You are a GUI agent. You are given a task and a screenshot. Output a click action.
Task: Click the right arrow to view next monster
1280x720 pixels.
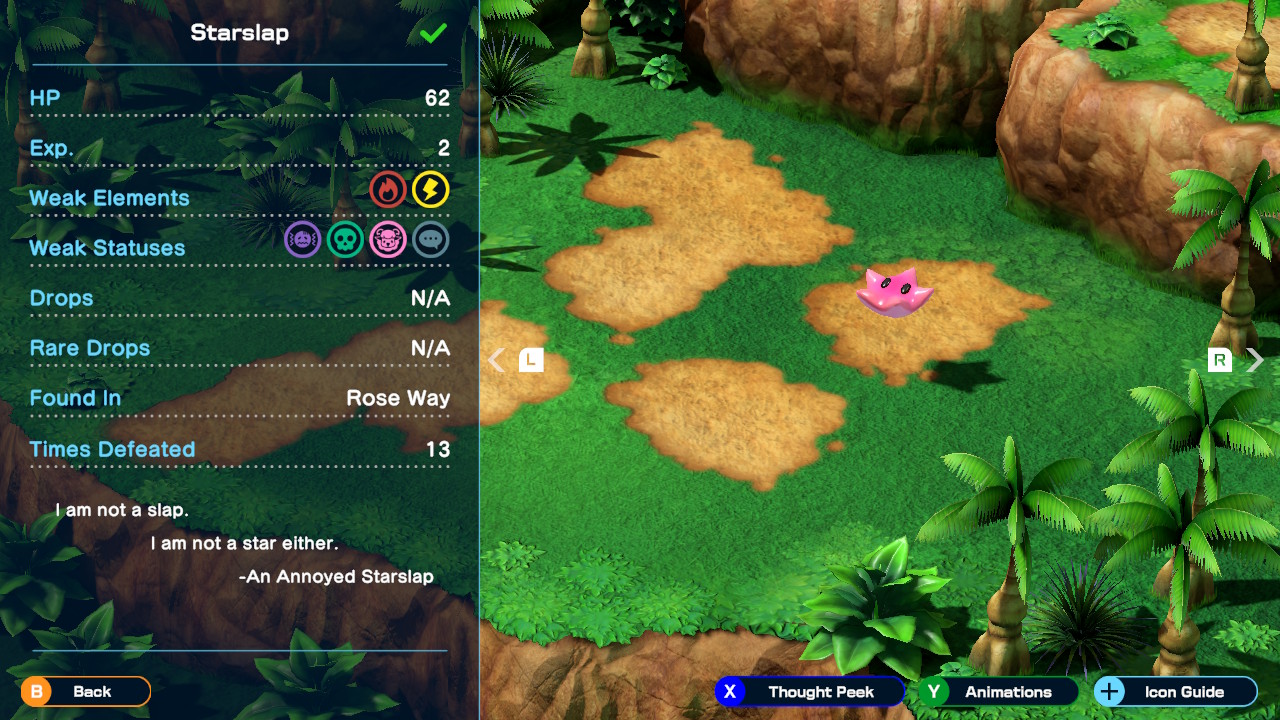(1253, 358)
